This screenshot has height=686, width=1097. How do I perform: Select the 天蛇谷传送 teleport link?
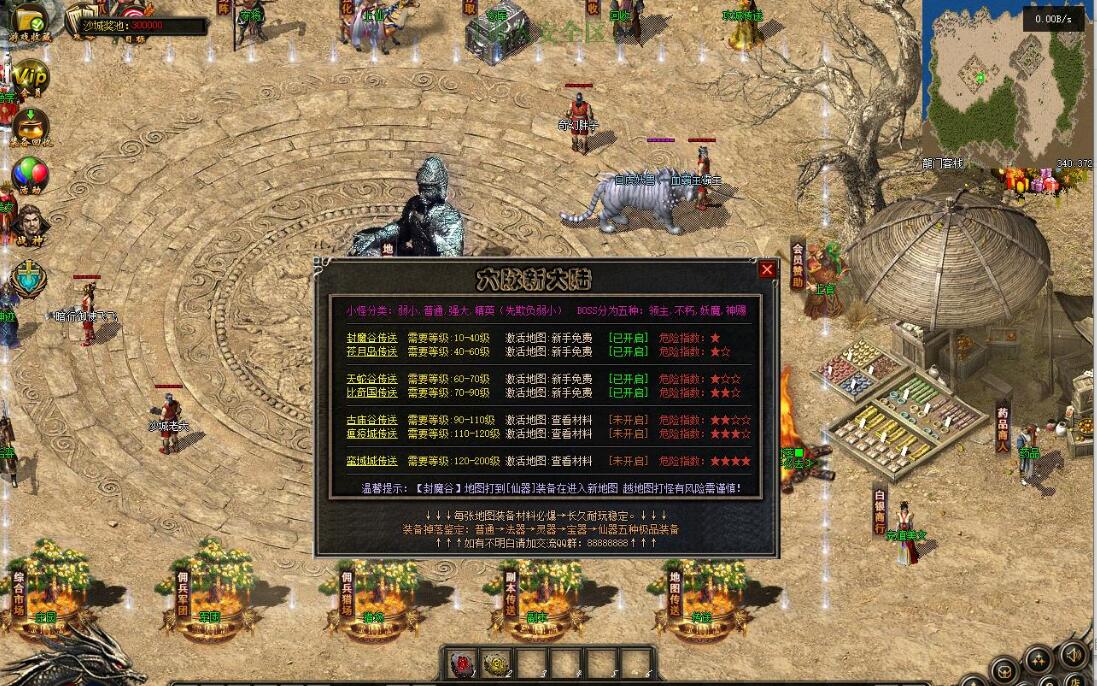pyautogui.click(x=372, y=379)
